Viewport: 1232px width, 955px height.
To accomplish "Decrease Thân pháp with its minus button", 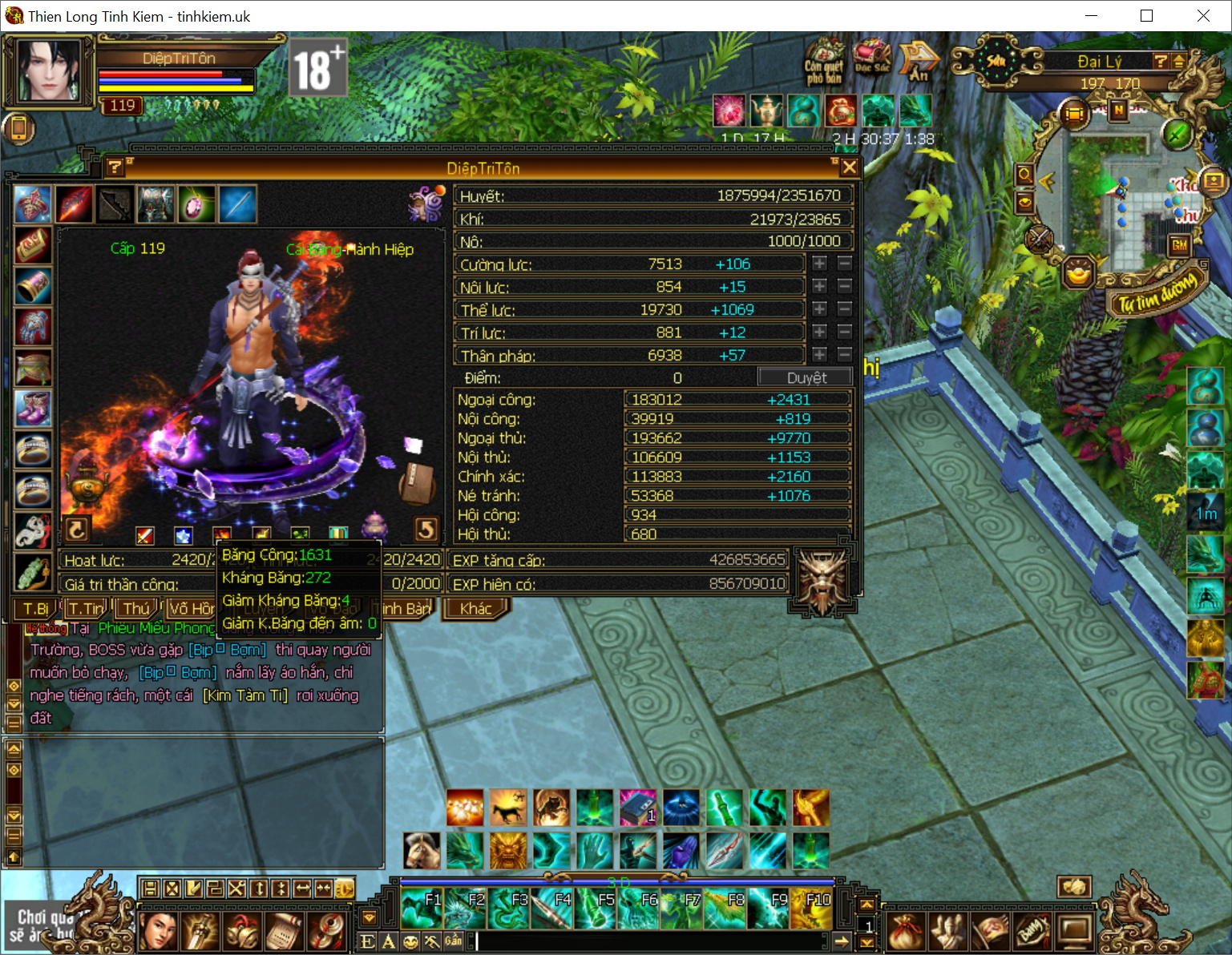I will pos(844,354).
